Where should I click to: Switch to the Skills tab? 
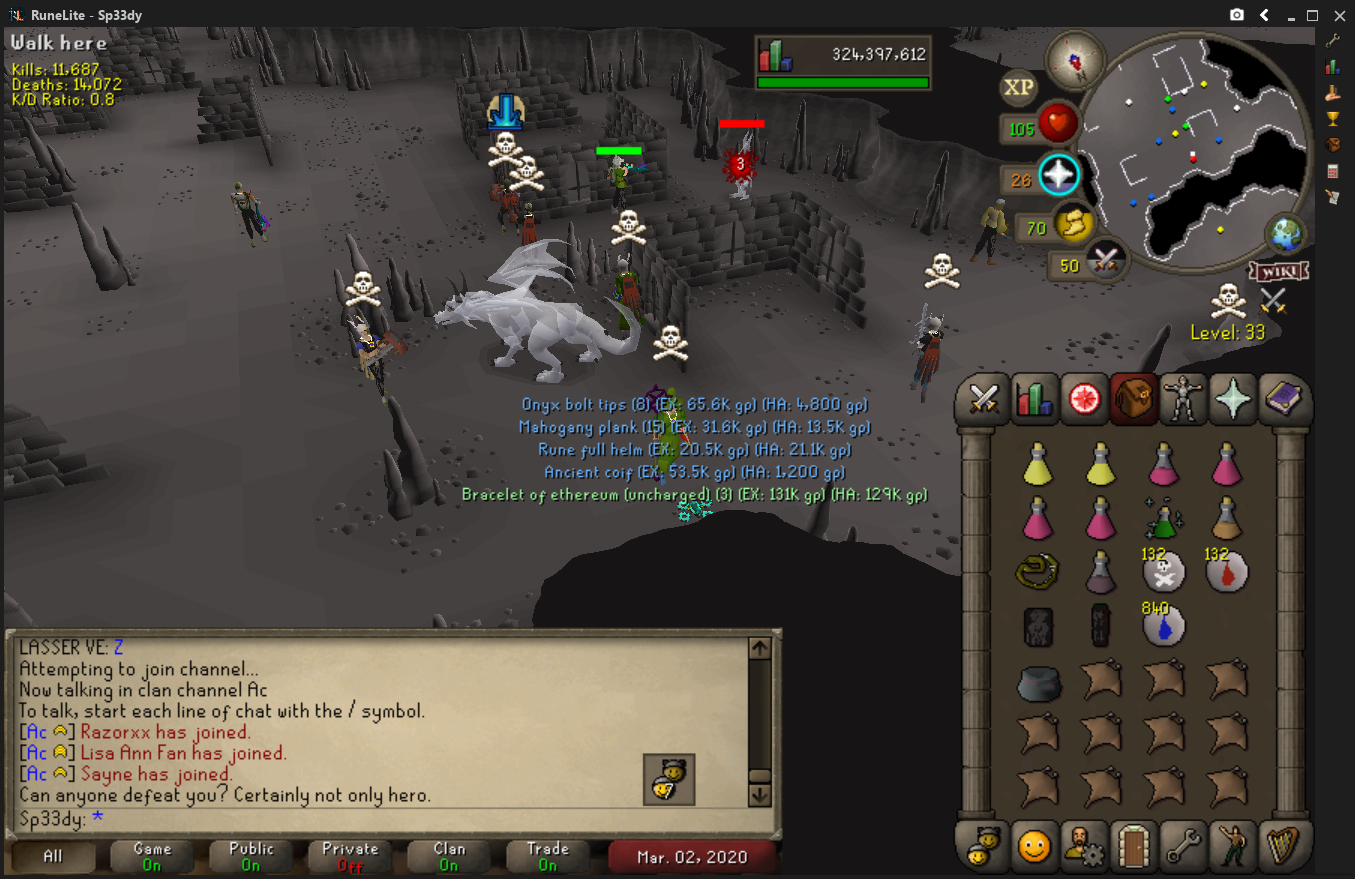point(1034,400)
